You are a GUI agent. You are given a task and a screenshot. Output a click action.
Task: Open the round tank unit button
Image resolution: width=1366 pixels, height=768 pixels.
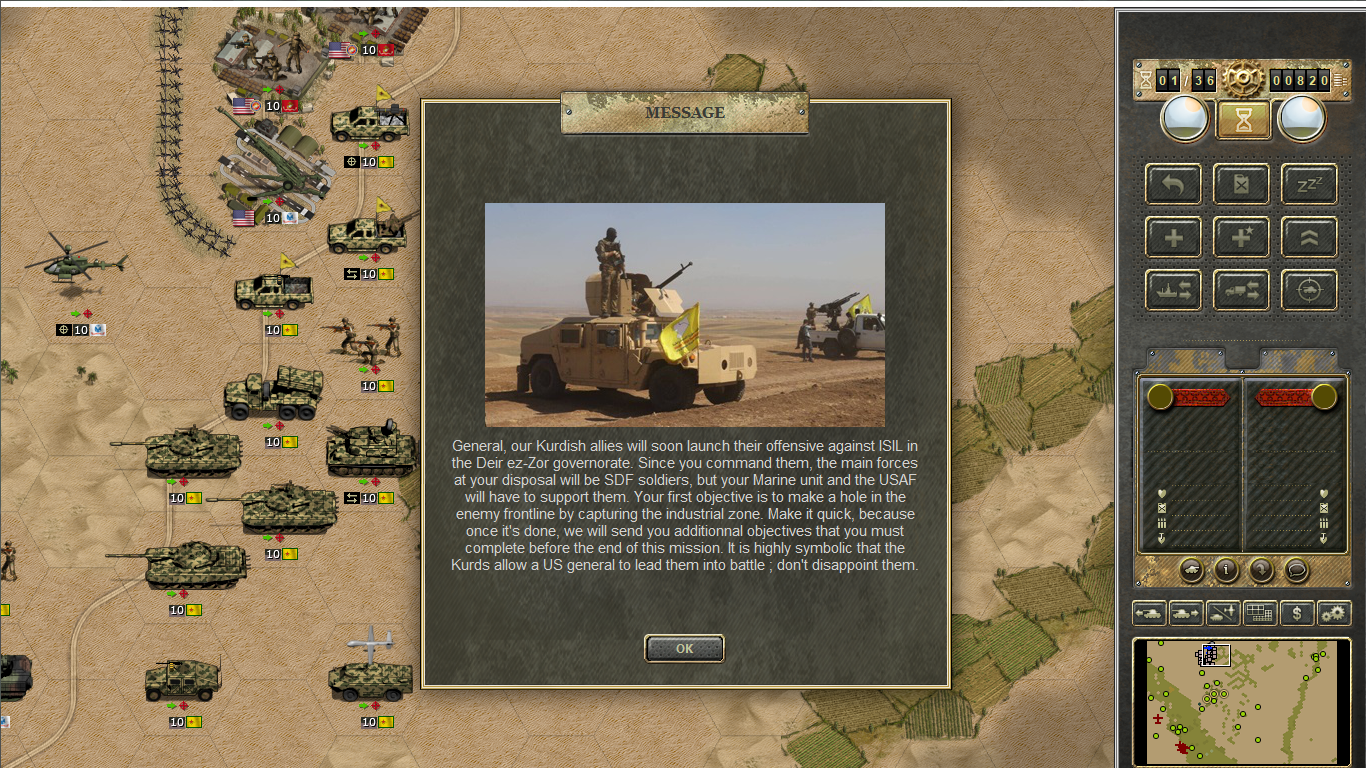pyautogui.click(x=1191, y=570)
